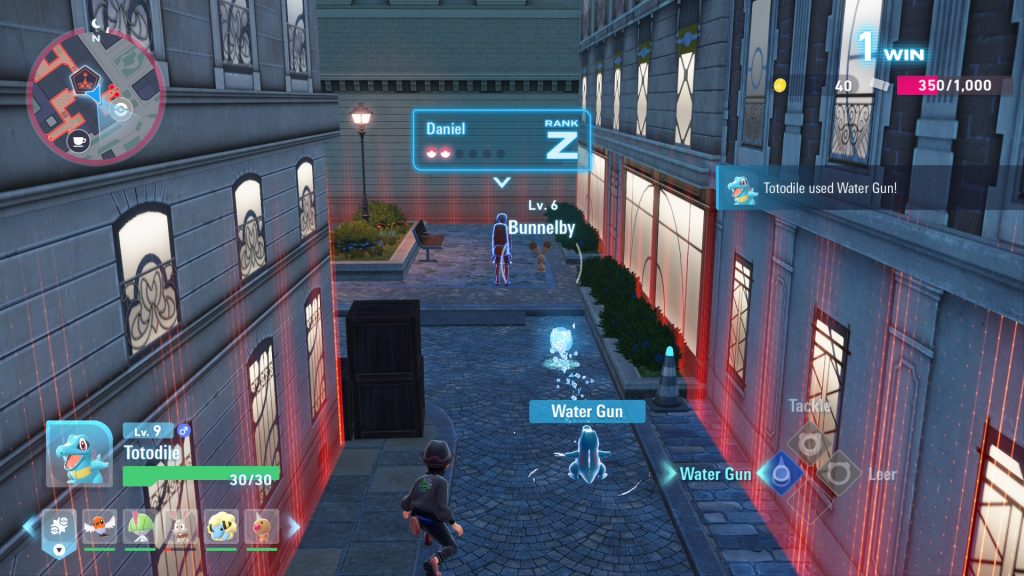Click the right arrow of the party bar
Image resolution: width=1024 pixels, height=576 pixels.
coord(294,526)
